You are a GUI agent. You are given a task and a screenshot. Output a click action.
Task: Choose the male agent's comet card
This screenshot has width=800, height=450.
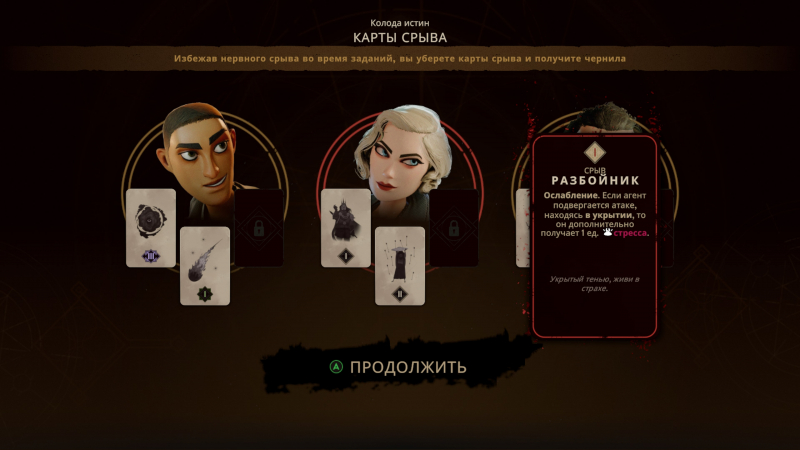pyautogui.click(x=205, y=265)
